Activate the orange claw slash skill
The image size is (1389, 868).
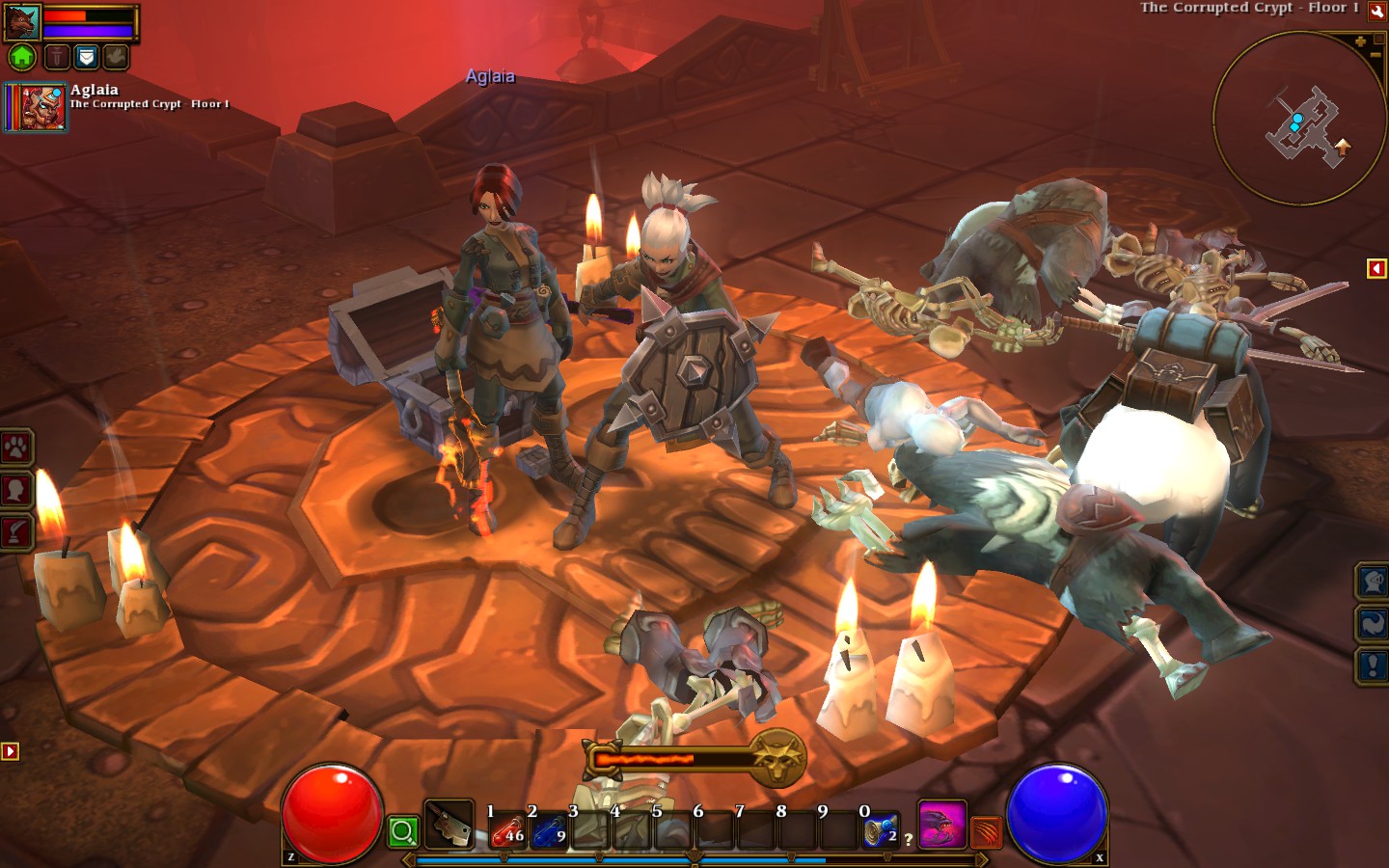pyautogui.click(x=985, y=831)
